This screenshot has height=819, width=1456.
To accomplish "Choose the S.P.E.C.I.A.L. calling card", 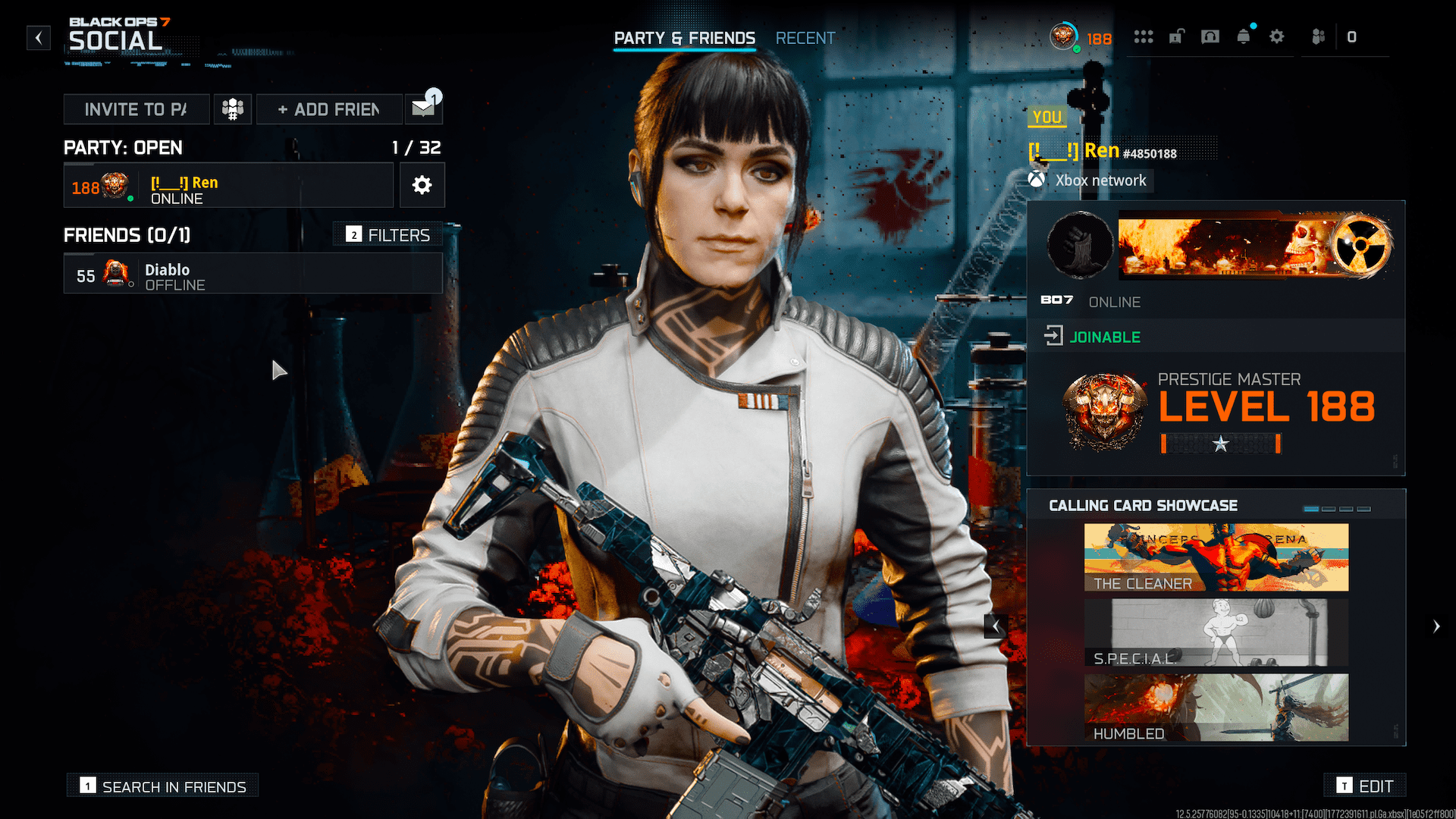I will coord(1216,632).
